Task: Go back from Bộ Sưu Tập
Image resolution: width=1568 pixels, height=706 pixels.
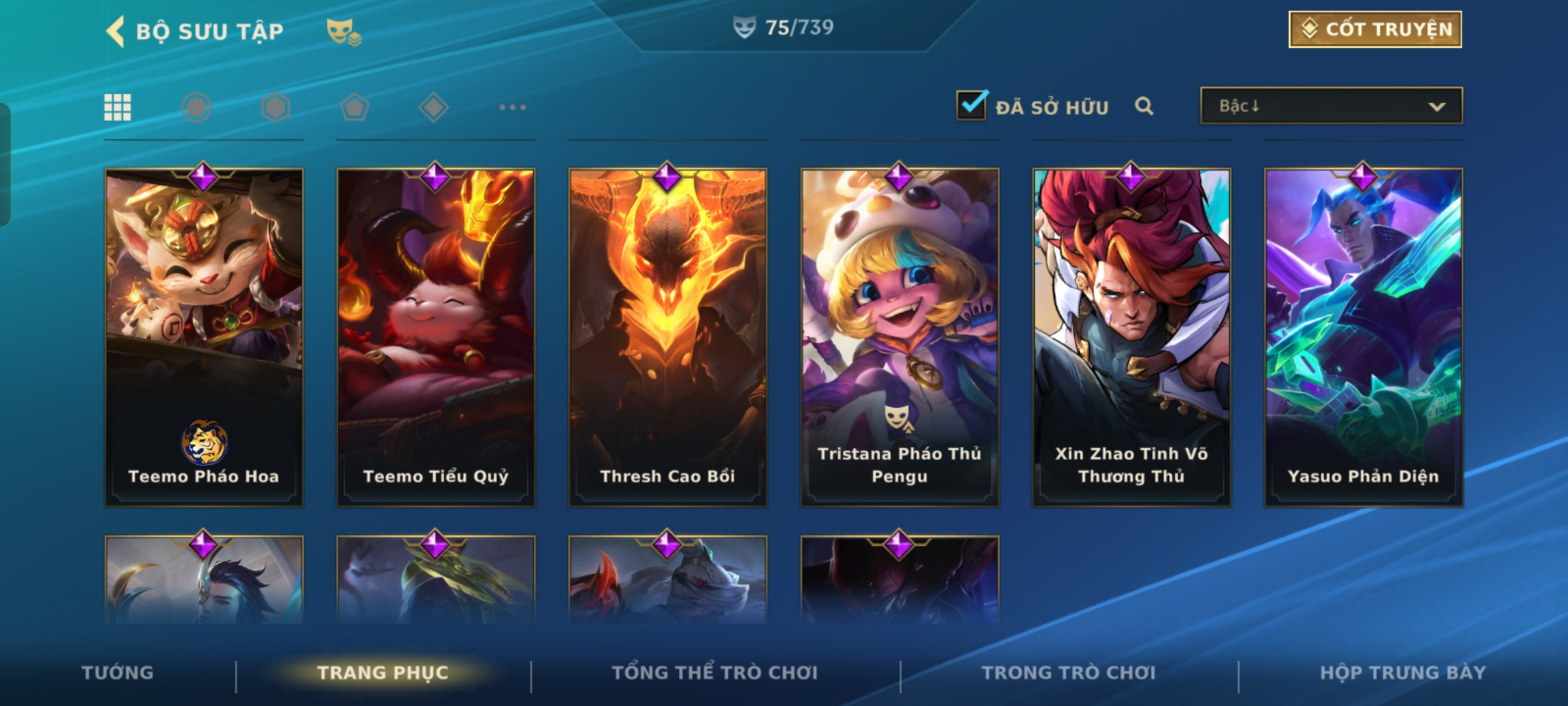Action: [x=116, y=31]
